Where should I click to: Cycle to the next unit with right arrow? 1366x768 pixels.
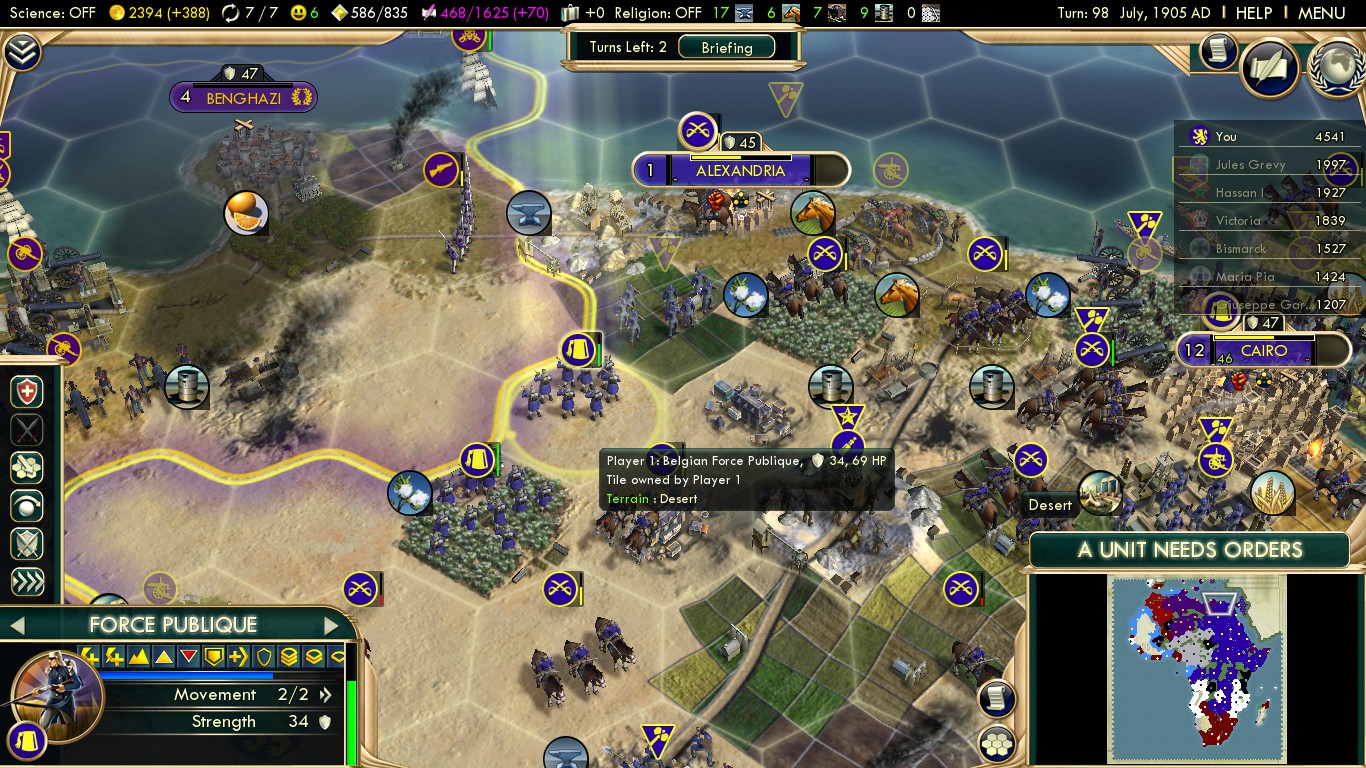tap(331, 626)
